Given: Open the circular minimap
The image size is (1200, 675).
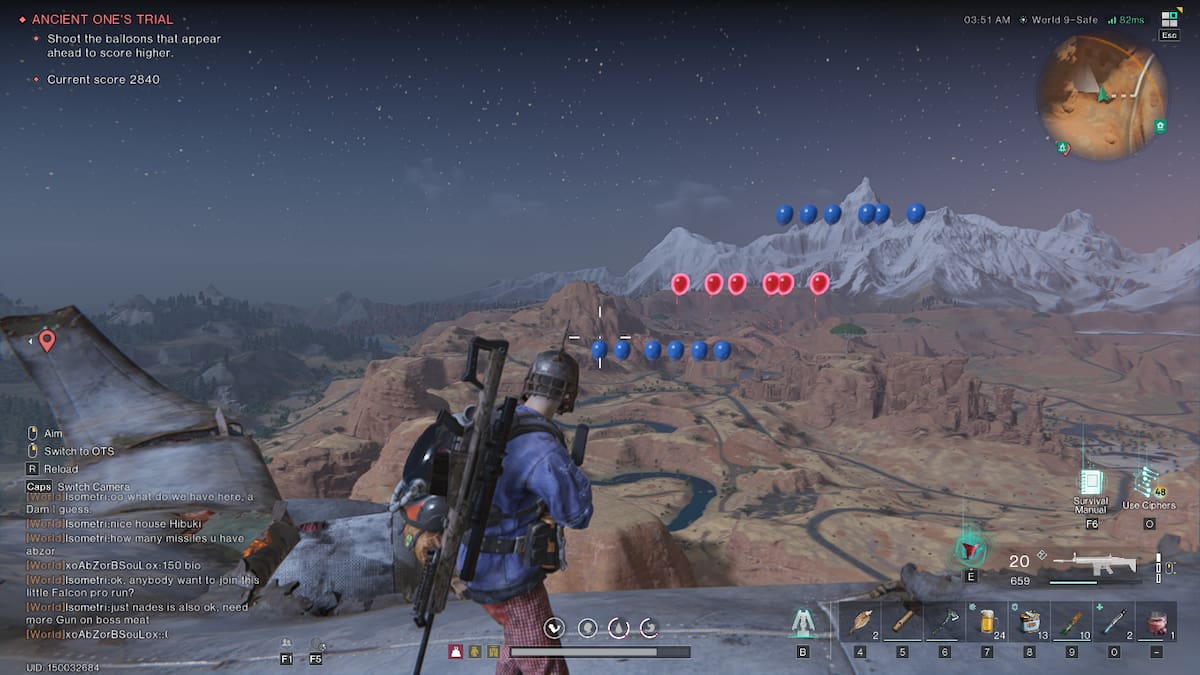Looking at the screenshot, I should [1101, 97].
